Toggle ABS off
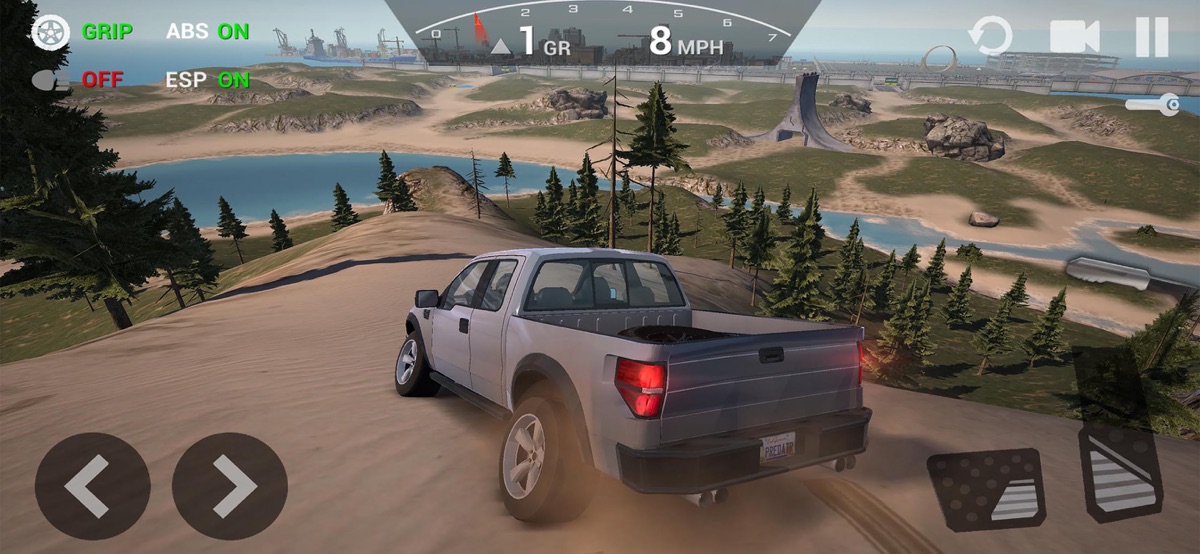Screen dimensions: 1200x554 tap(208, 32)
